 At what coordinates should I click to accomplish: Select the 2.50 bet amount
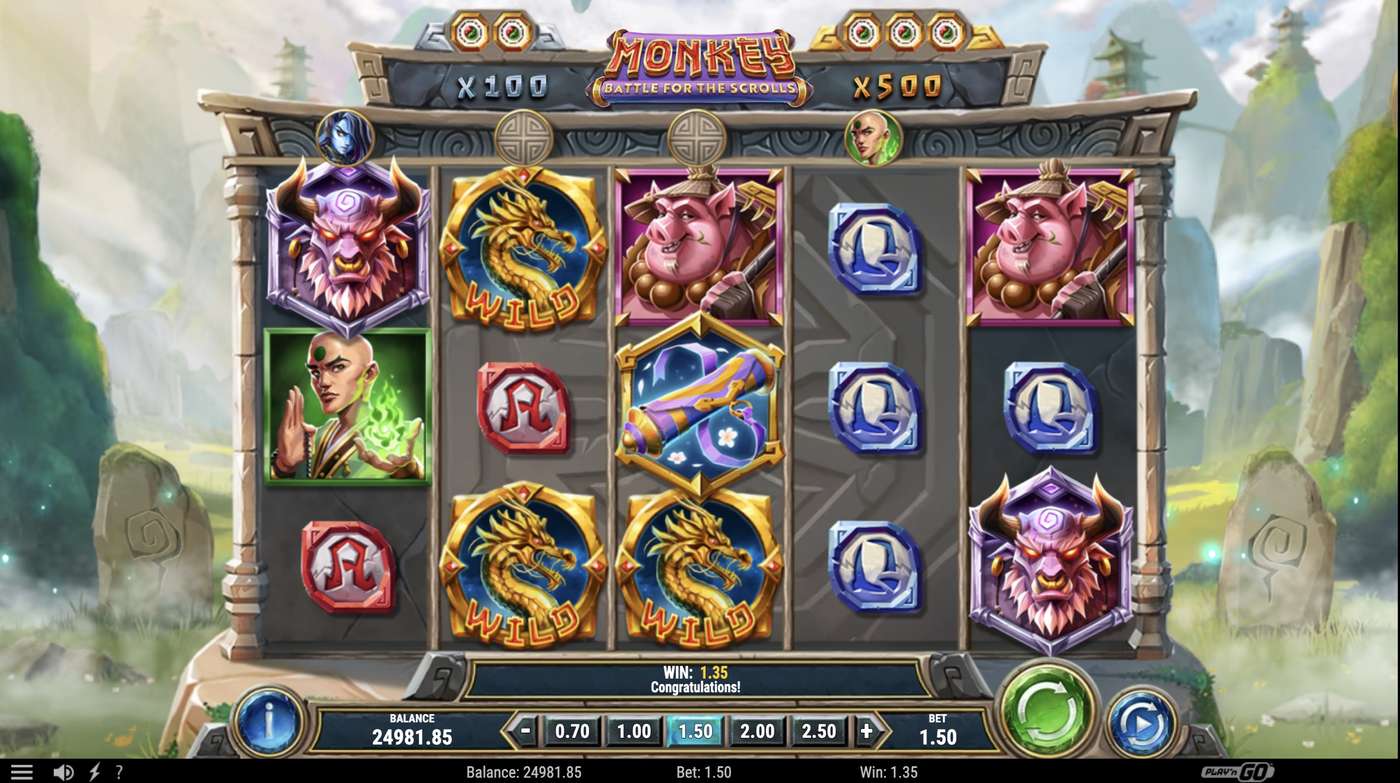[818, 731]
